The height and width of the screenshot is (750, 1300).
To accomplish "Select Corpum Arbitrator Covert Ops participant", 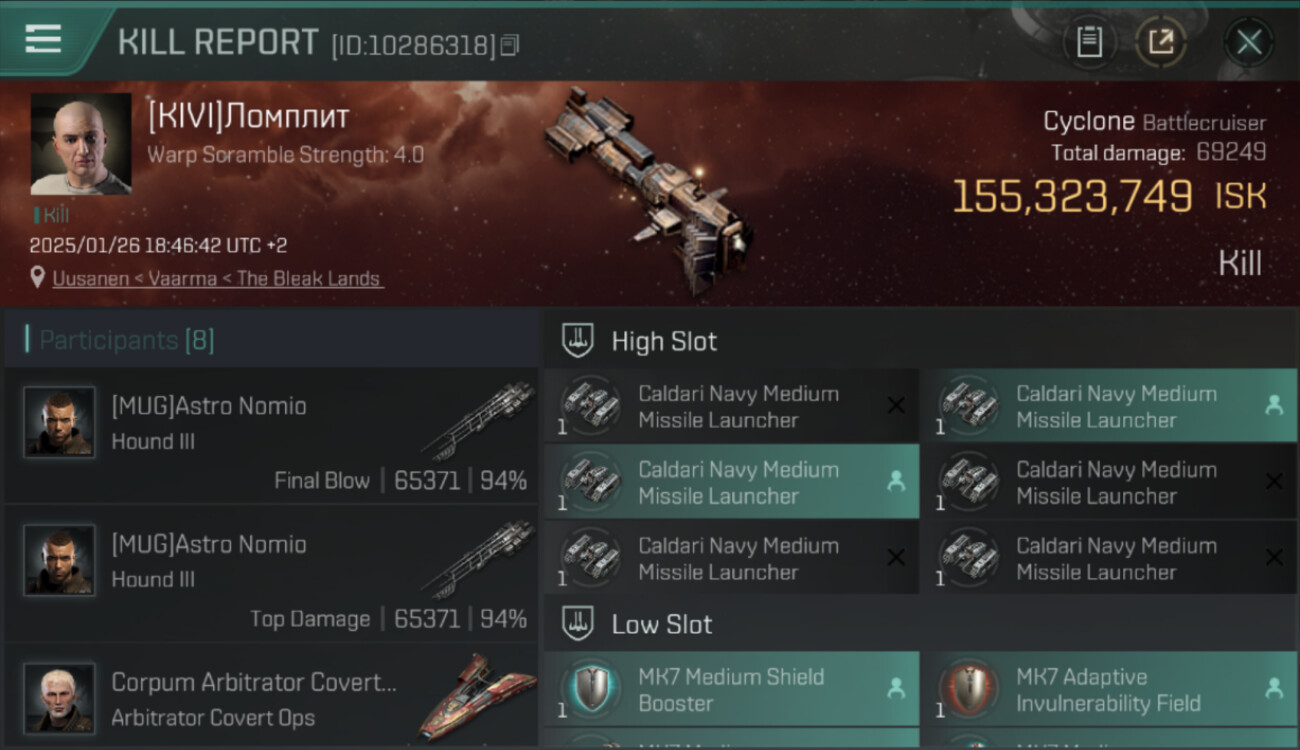I will [x=272, y=698].
